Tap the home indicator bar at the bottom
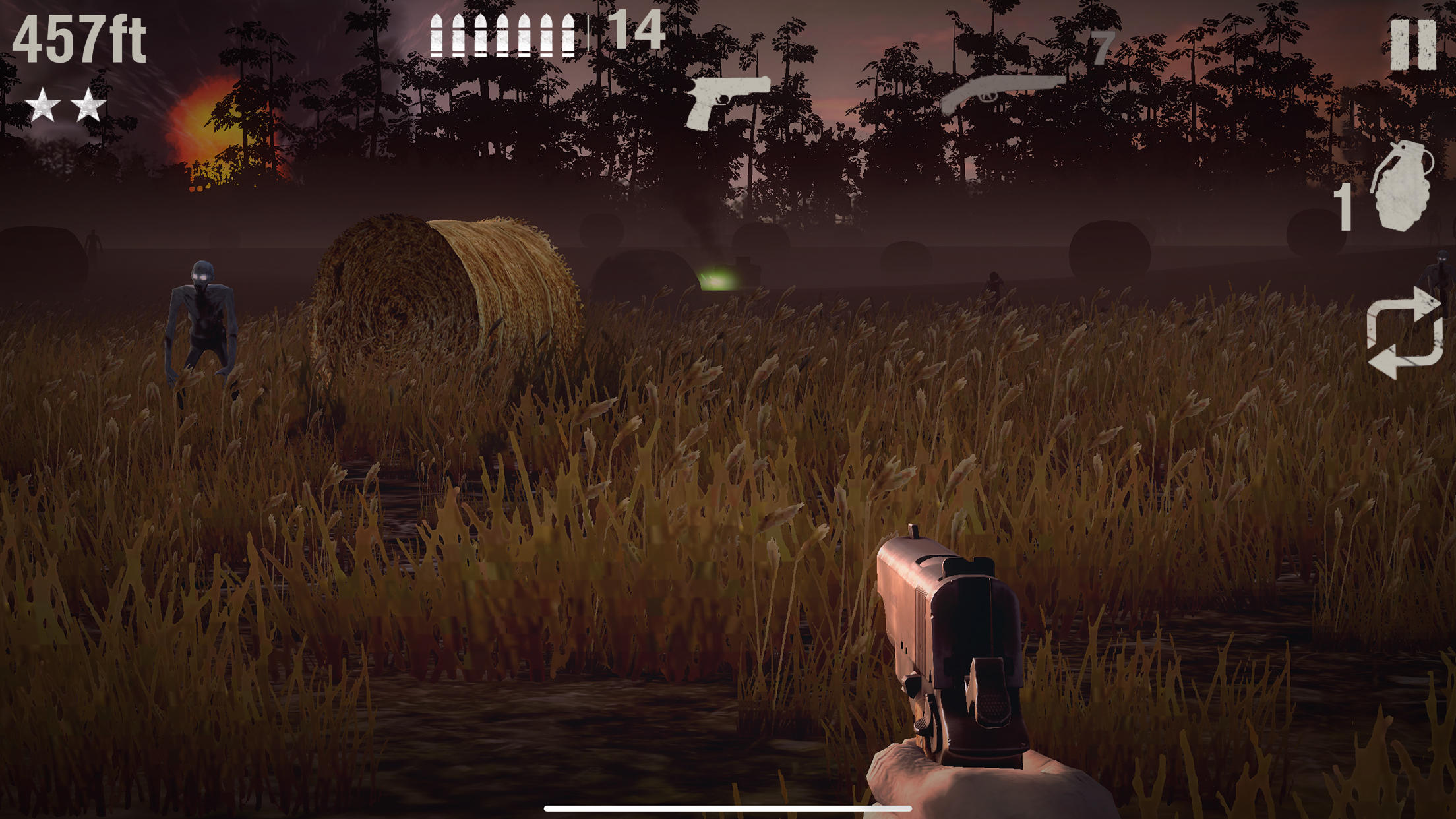 coord(728,808)
